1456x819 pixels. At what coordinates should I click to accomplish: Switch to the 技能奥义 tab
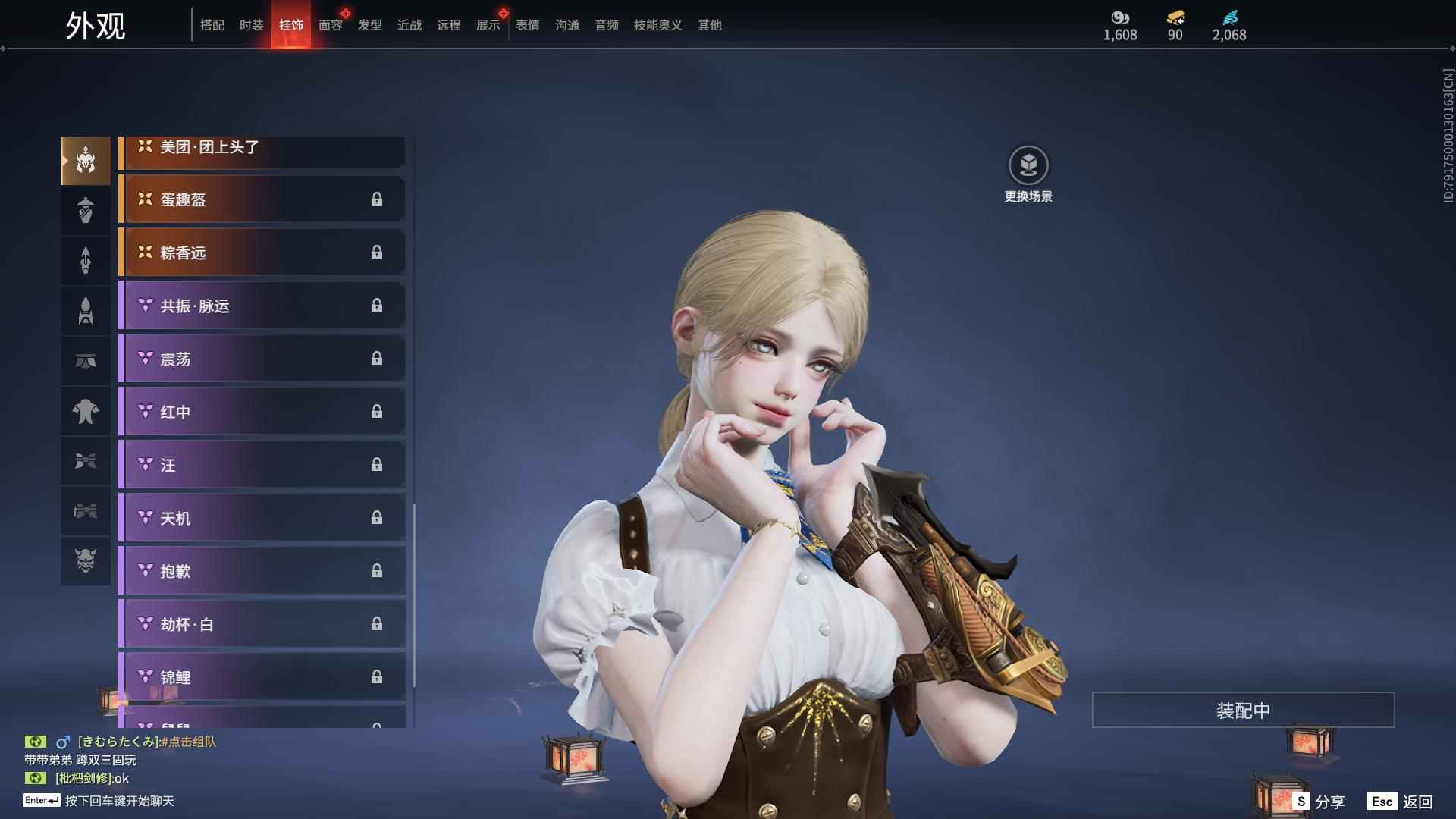(657, 25)
